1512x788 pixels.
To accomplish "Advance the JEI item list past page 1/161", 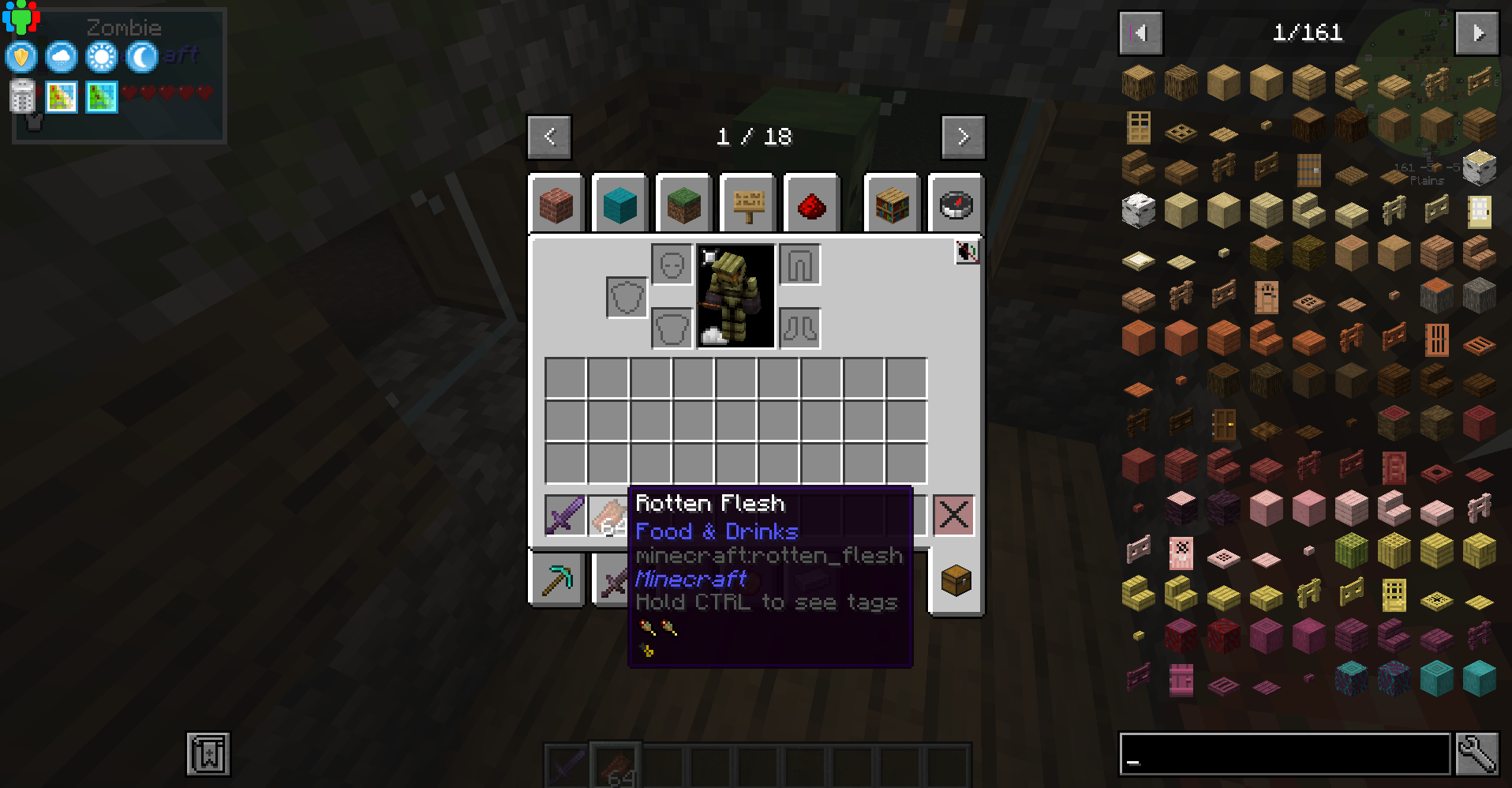I will click(x=1476, y=32).
